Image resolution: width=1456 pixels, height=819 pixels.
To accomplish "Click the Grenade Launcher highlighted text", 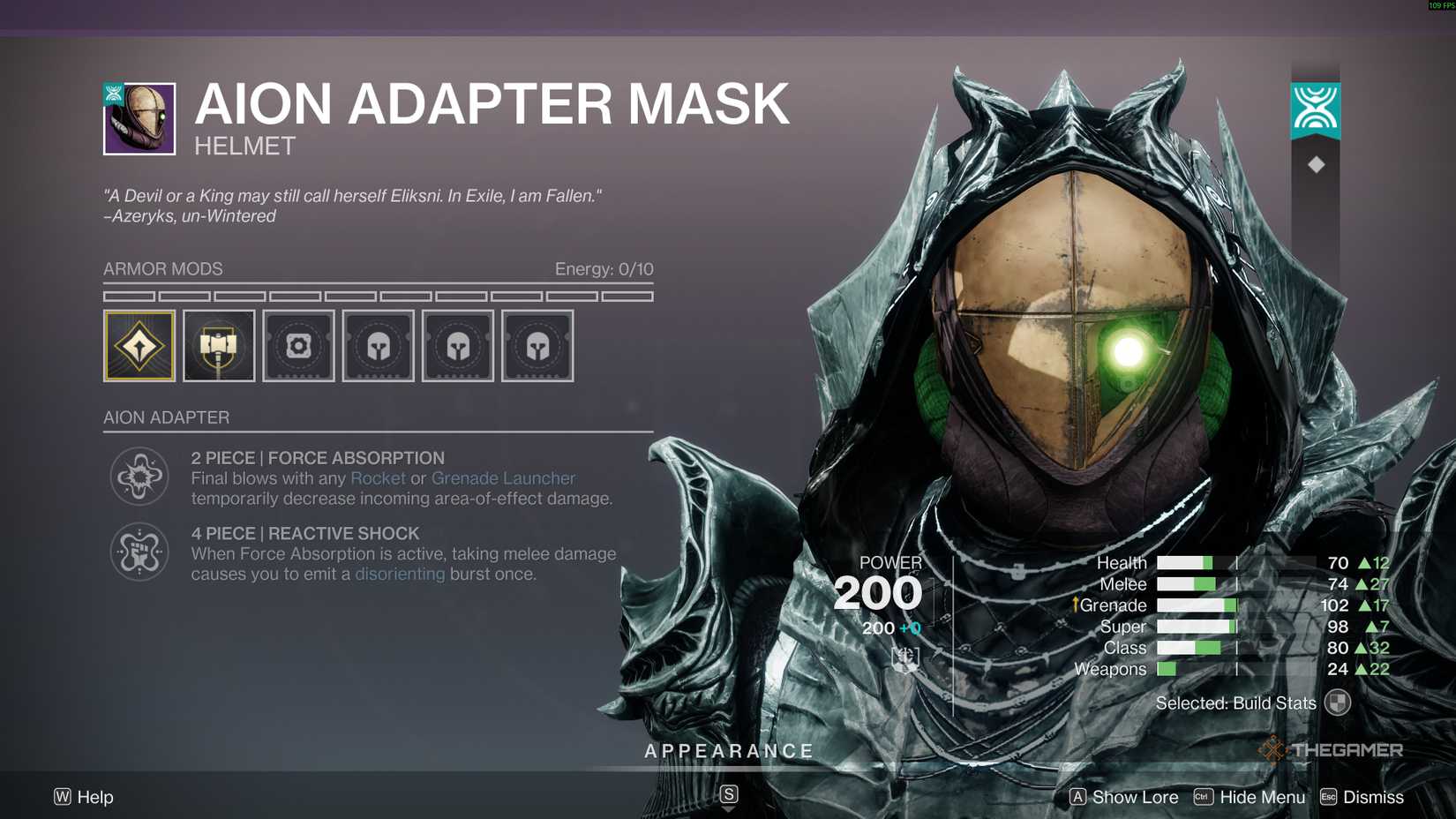I will click(503, 477).
